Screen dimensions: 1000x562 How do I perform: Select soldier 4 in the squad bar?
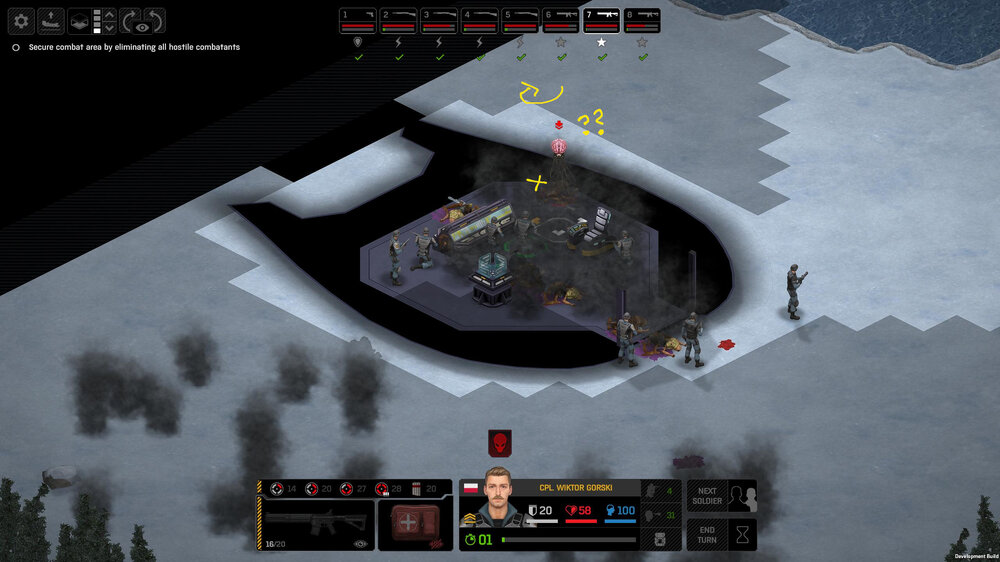[480, 21]
